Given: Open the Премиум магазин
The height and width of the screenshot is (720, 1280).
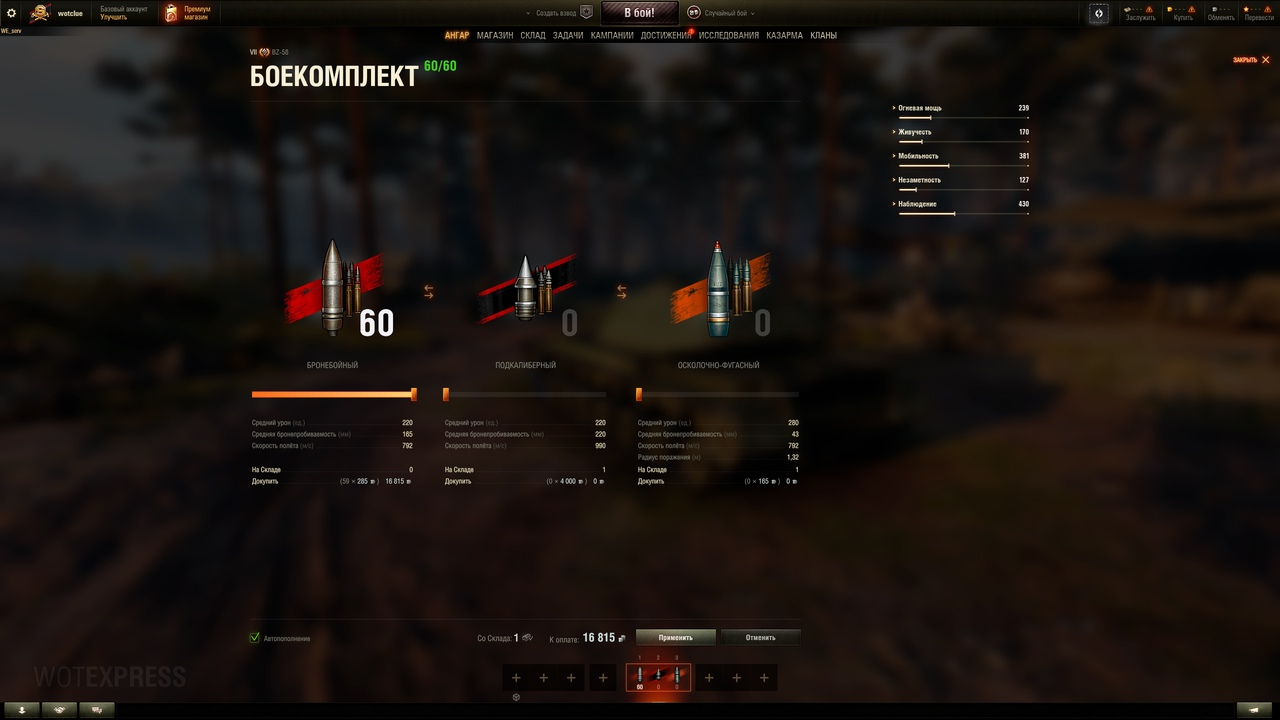Looking at the screenshot, I should 187,13.
